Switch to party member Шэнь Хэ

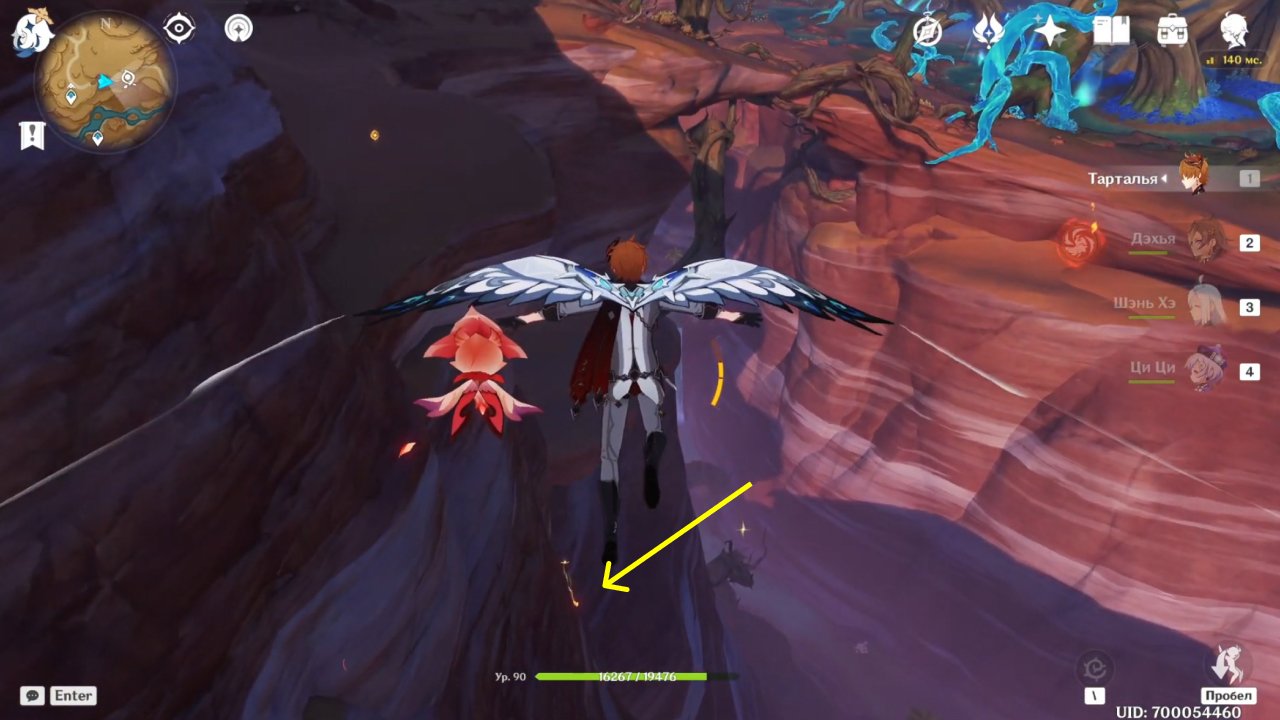[1205, 306]
